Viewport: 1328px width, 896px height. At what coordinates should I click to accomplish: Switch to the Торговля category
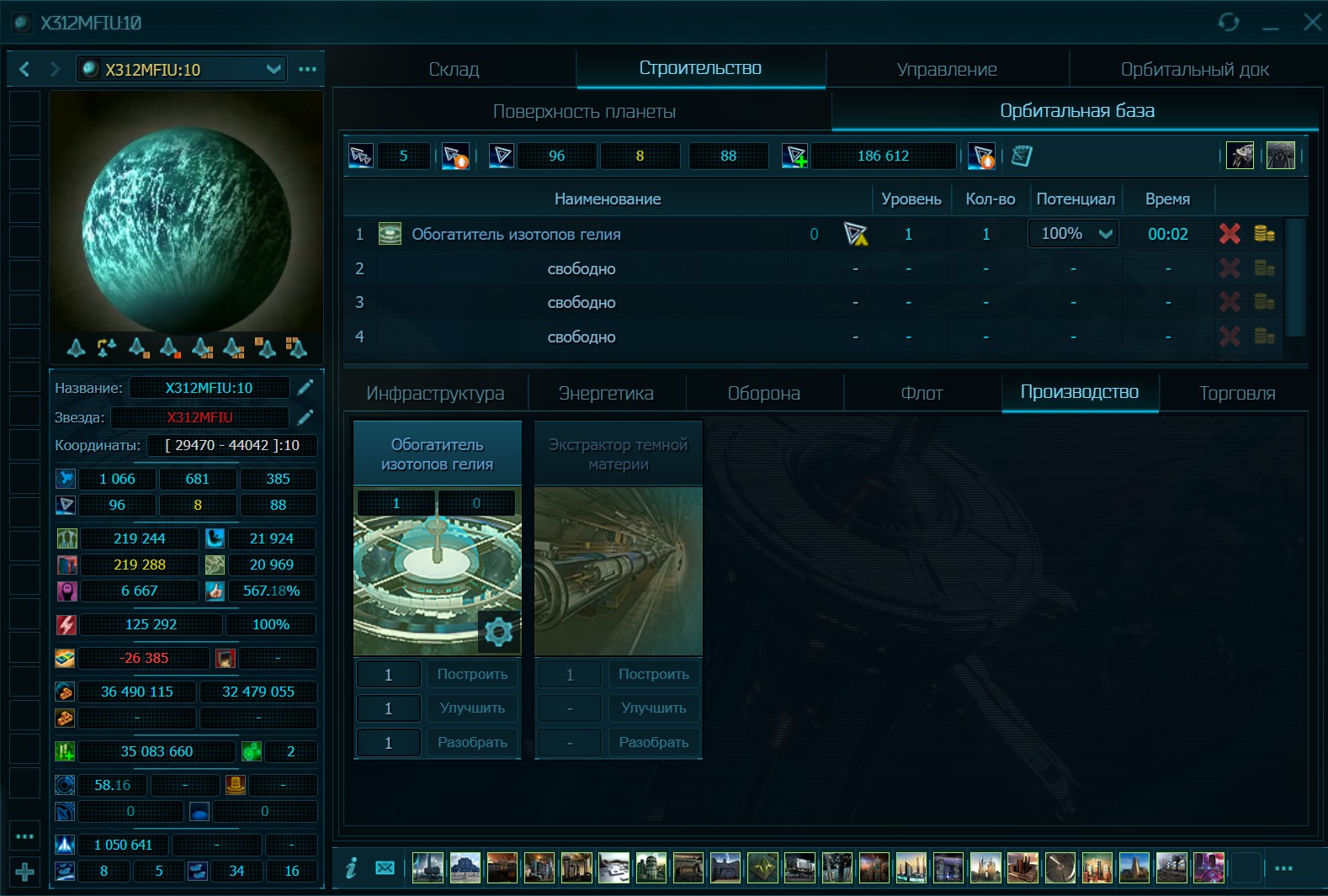click(1236, 393)
